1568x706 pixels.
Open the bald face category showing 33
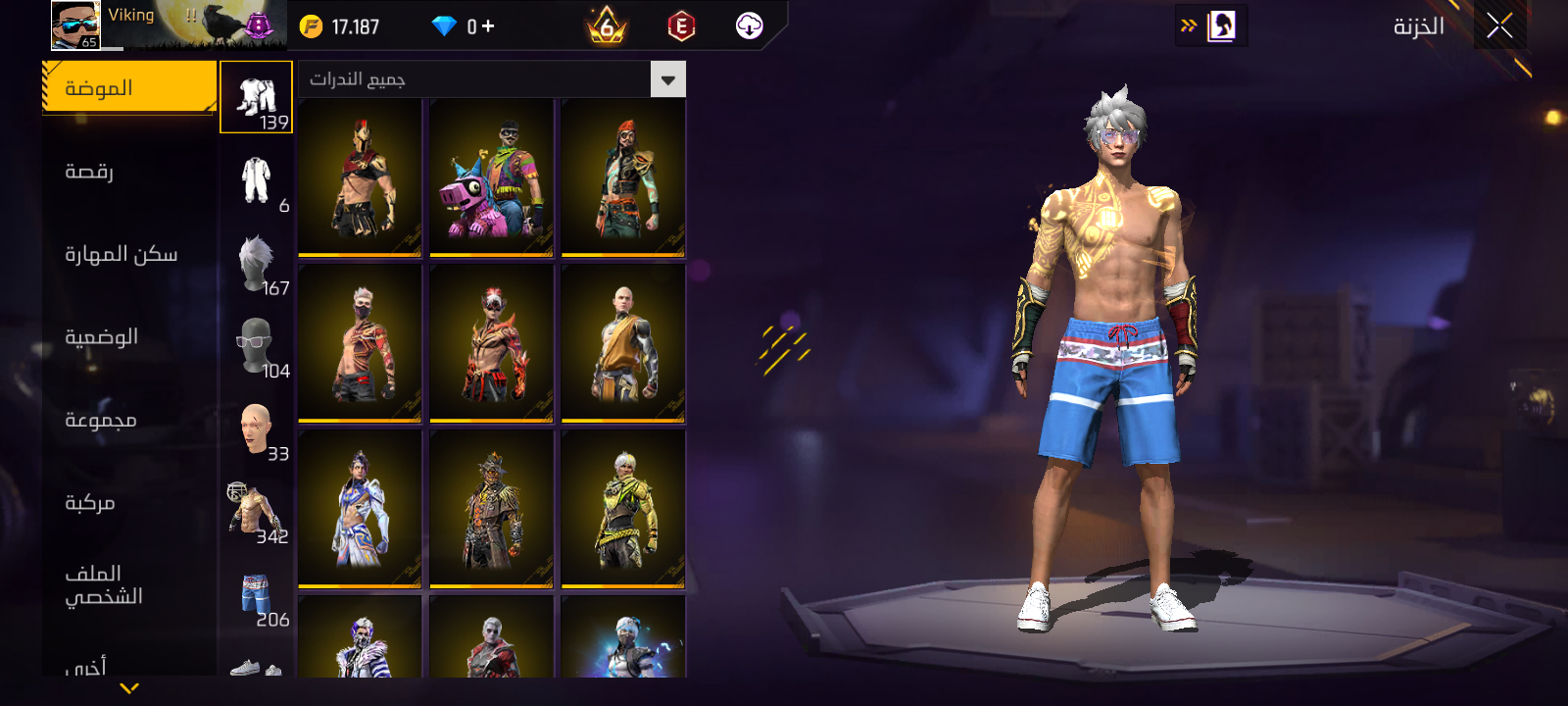[257, 429]
